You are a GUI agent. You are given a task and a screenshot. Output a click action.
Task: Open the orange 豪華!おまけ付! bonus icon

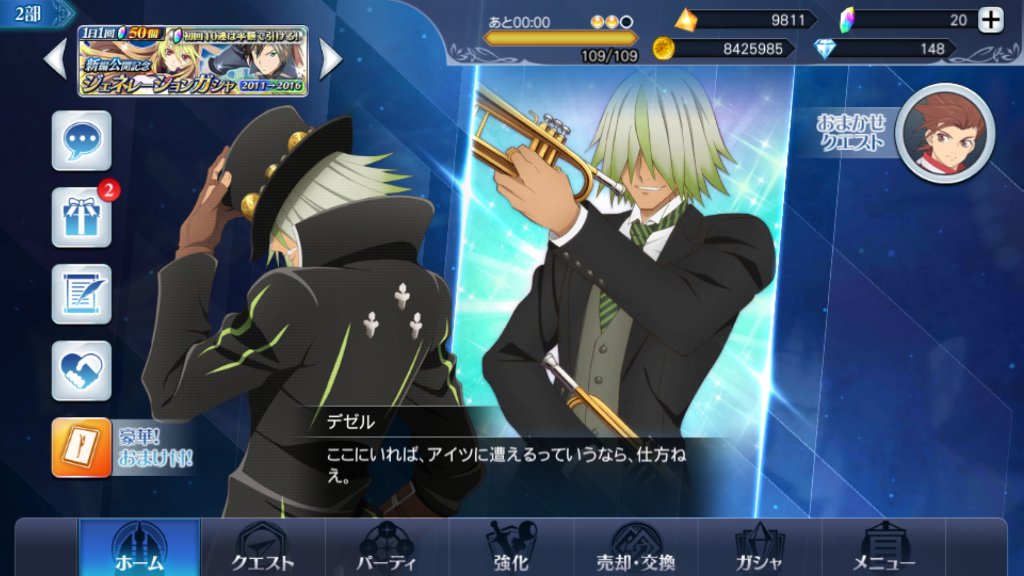(82, 447)
